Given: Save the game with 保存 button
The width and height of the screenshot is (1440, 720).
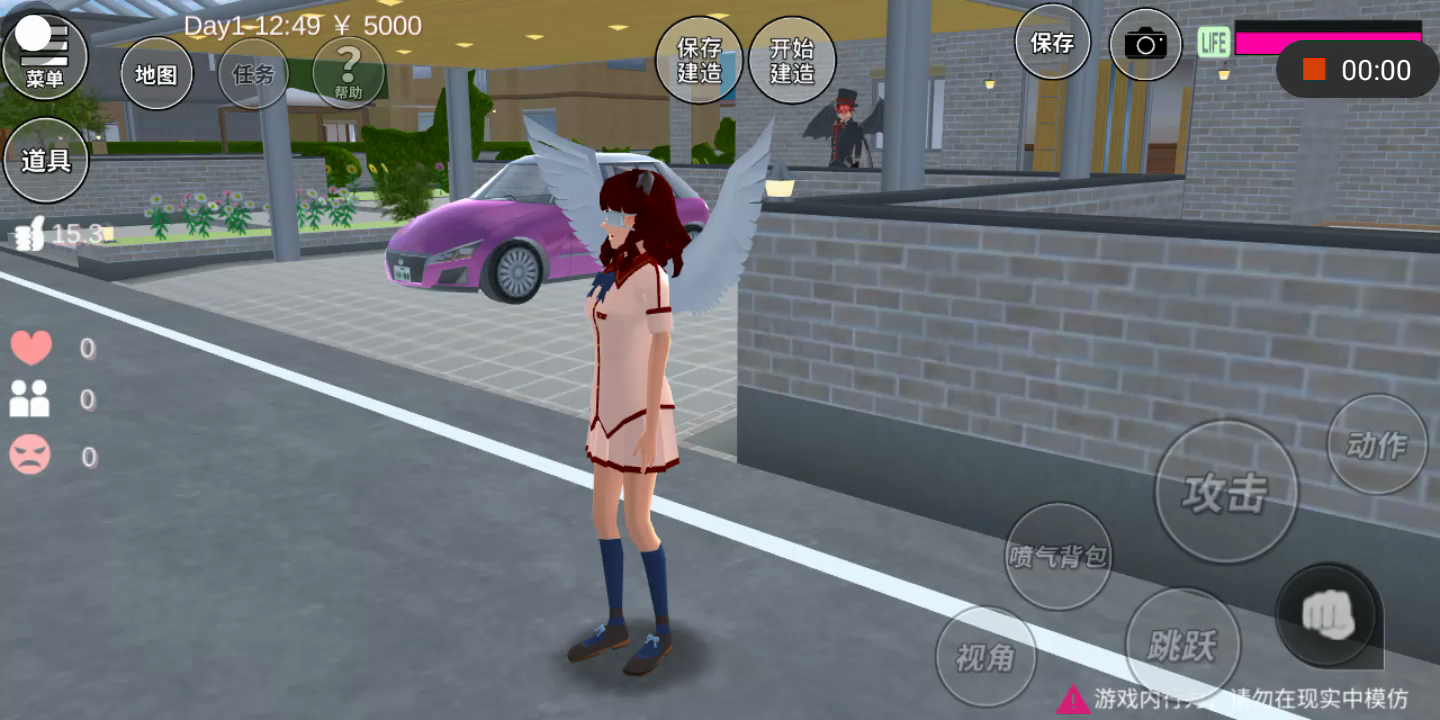Looking at the screenshot, I should tap(1052, 43).
